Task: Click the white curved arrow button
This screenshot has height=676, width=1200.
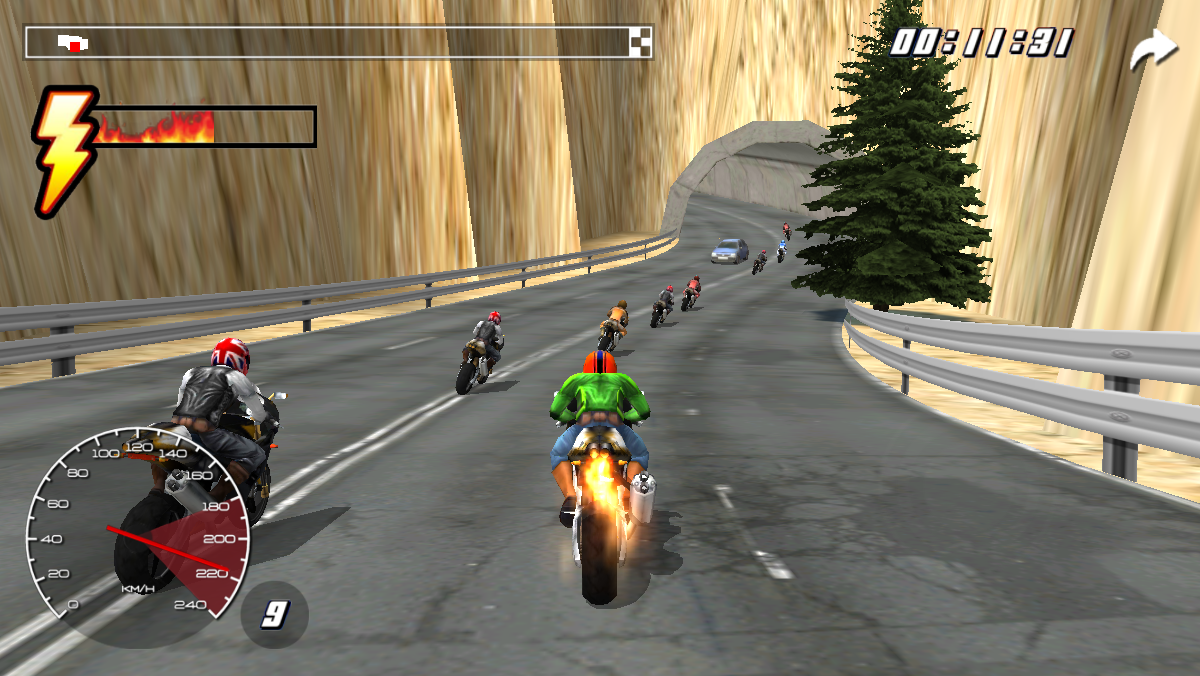Action: point(1153,50)
